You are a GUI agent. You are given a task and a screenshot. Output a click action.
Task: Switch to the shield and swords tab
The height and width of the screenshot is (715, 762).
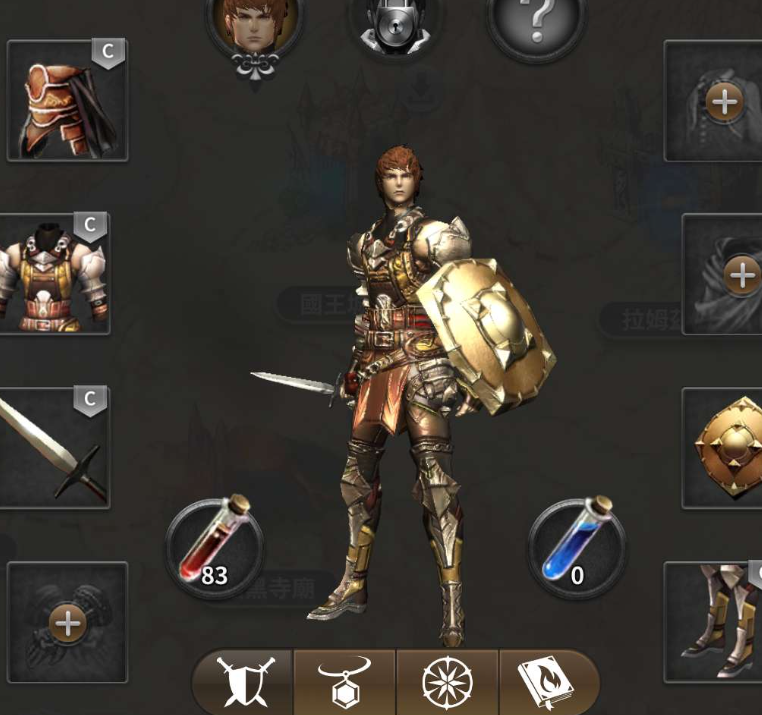coord(243,683)
